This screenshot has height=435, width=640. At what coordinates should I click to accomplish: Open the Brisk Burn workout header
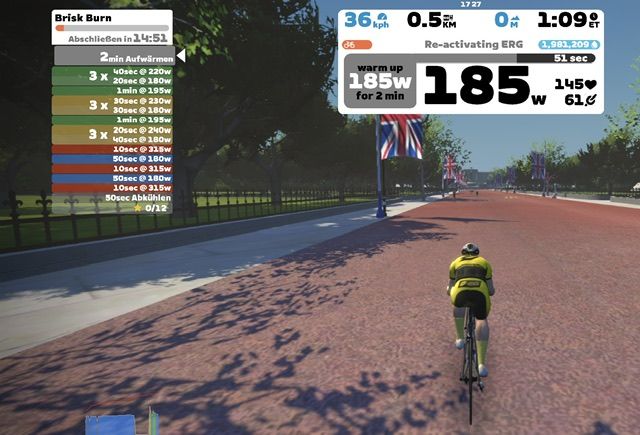[x=111, y=18]
